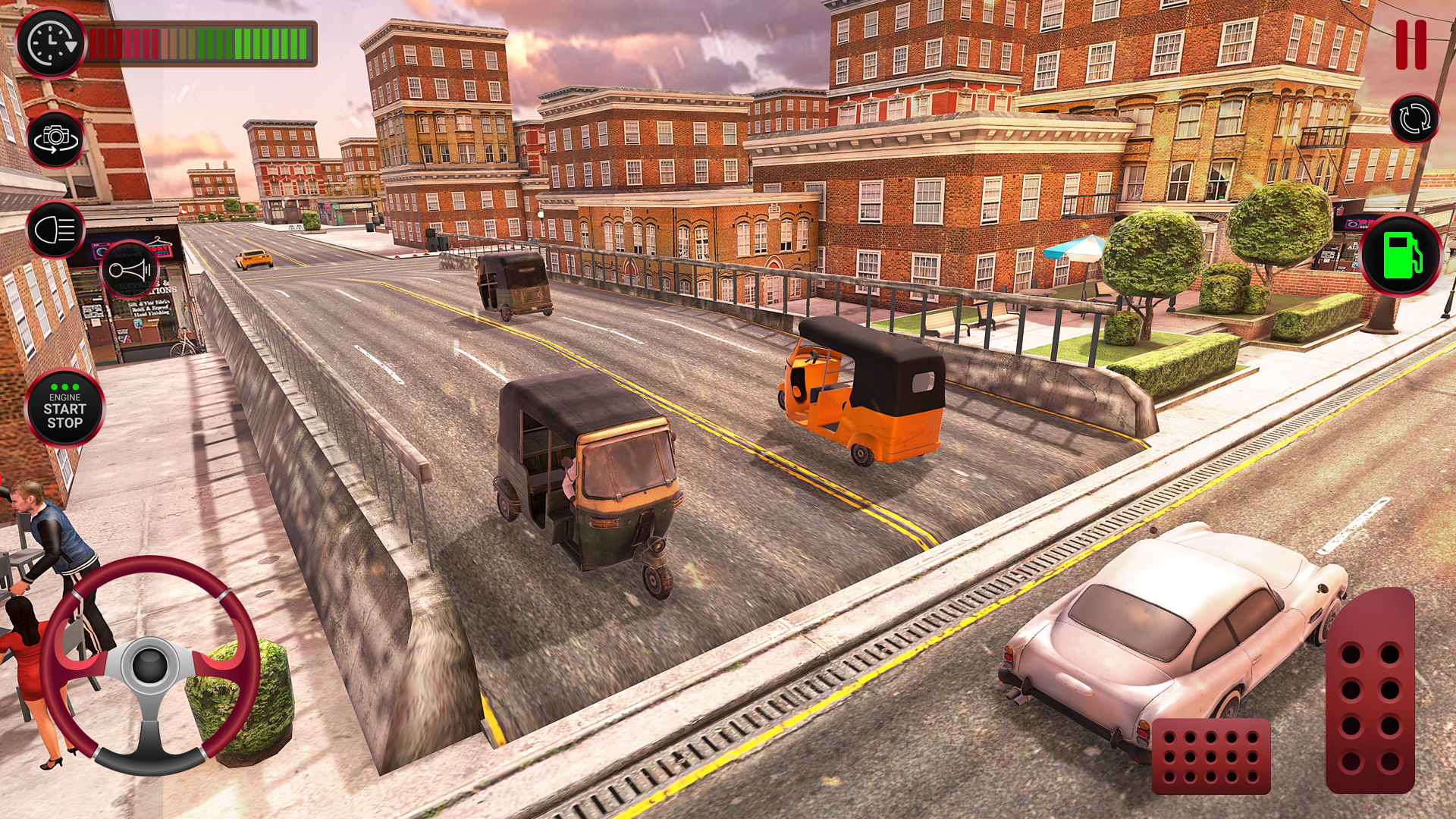Open the green fuel pump button
The width and height of the screenshot is (1456, 819).
[1401, 255]
